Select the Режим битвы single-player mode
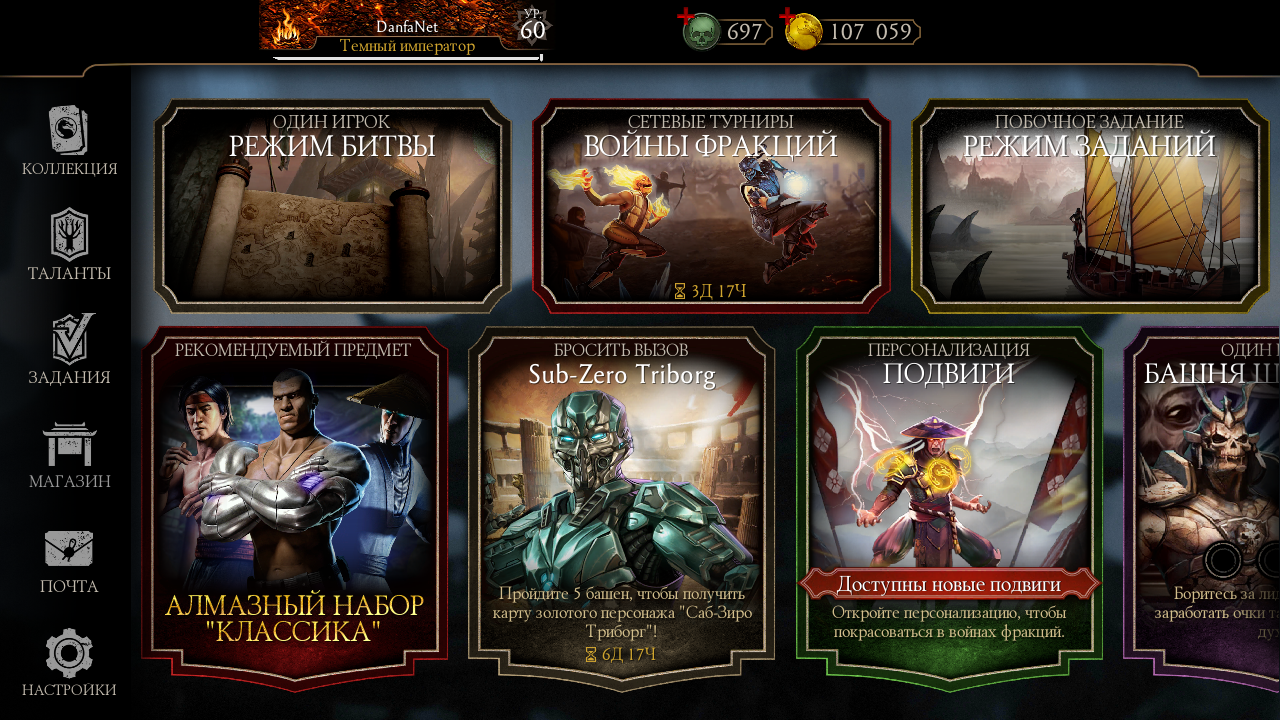Screen dimensions: 1280x720 [332, 206]
